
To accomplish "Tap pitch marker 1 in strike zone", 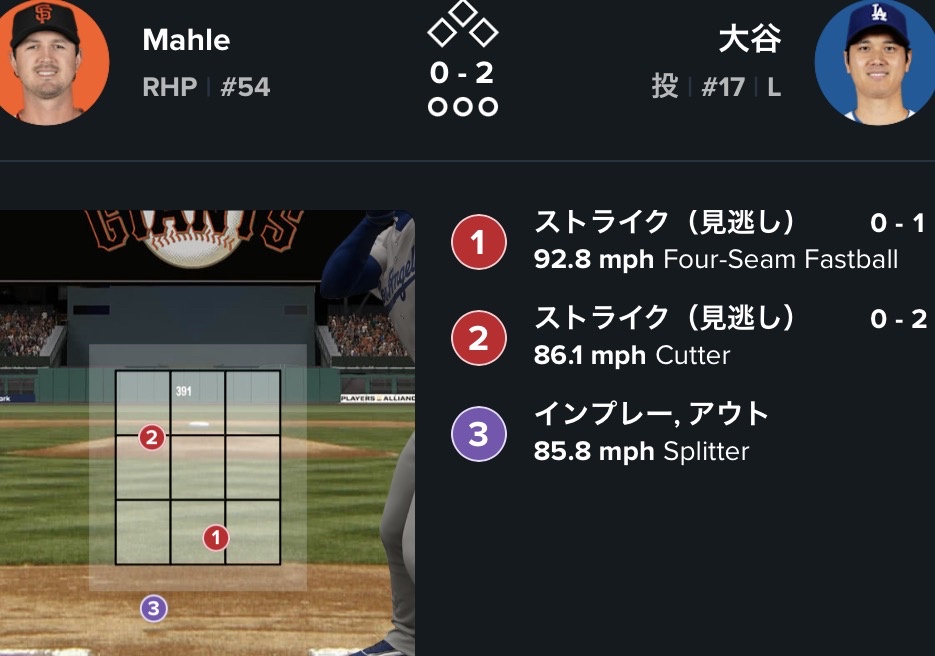I will (216, 539).
